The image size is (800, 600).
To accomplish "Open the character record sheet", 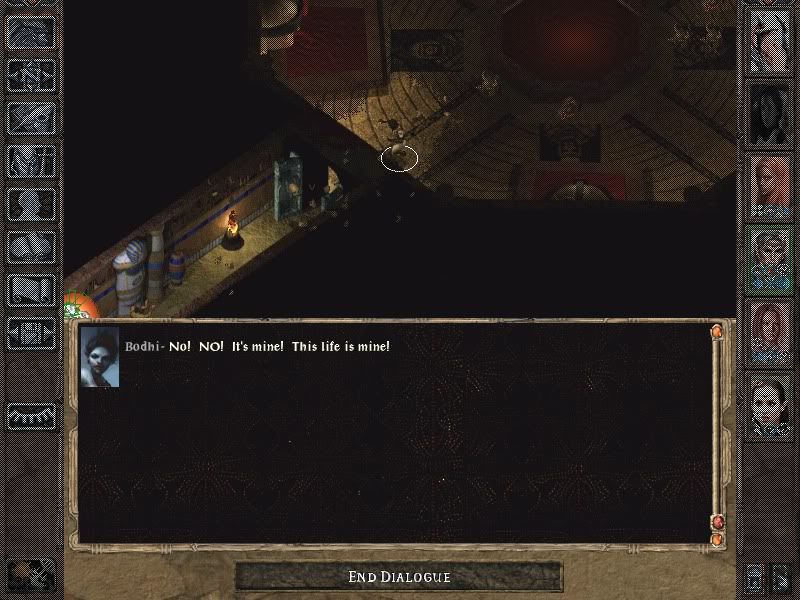I will point(32,204).
